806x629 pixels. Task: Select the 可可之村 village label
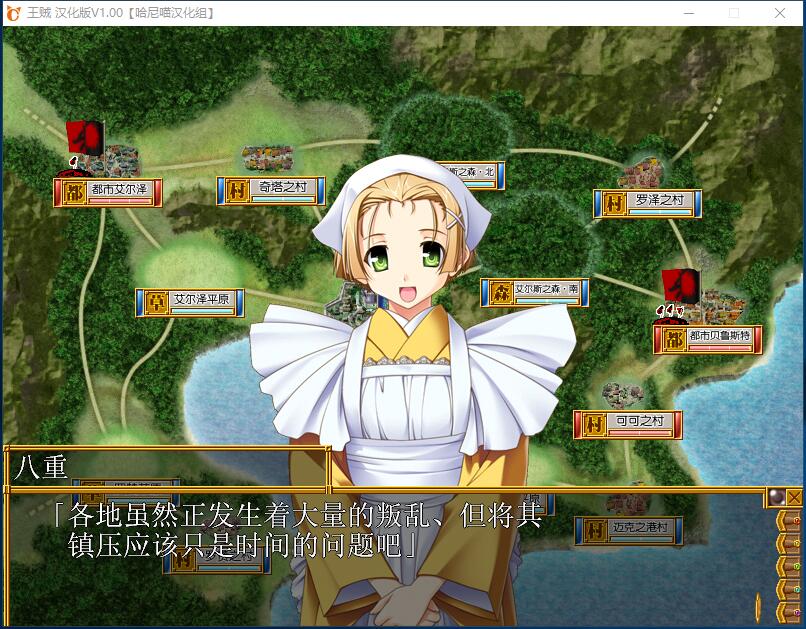tap(627, 424)
